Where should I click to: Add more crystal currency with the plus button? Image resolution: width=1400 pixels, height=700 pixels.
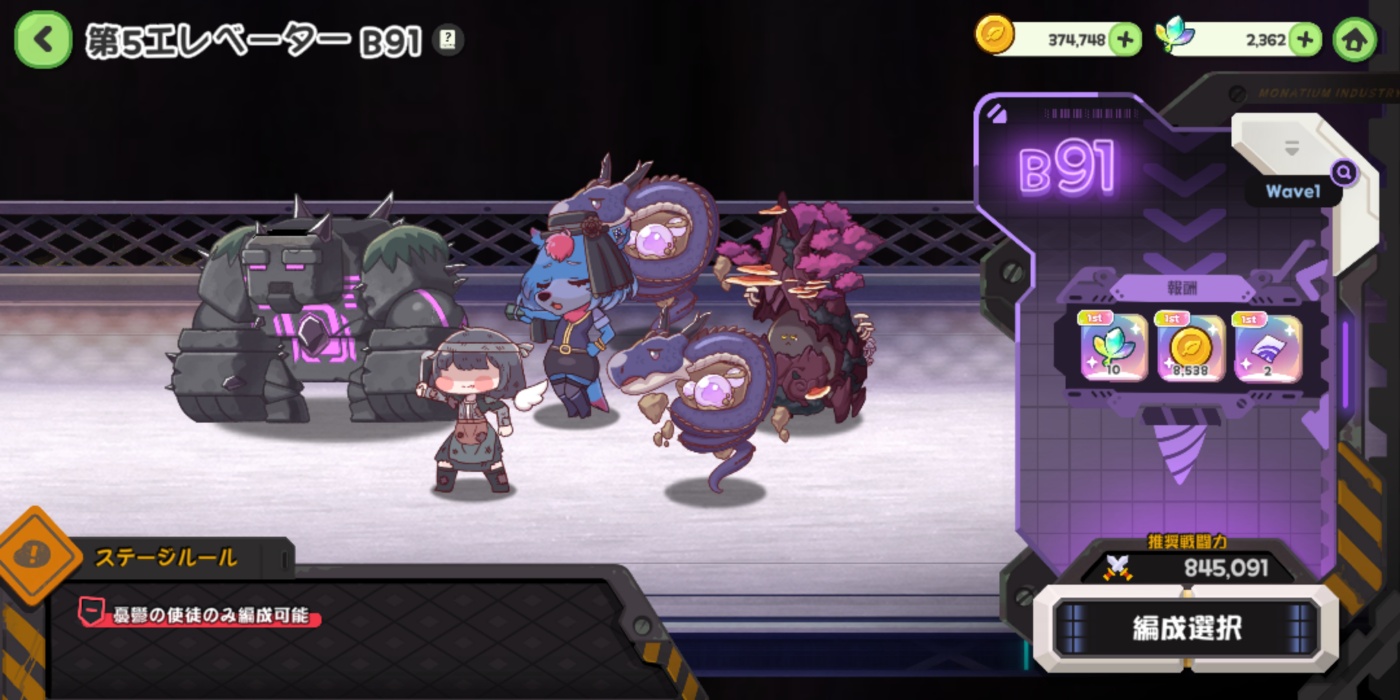pos(1304,39)
